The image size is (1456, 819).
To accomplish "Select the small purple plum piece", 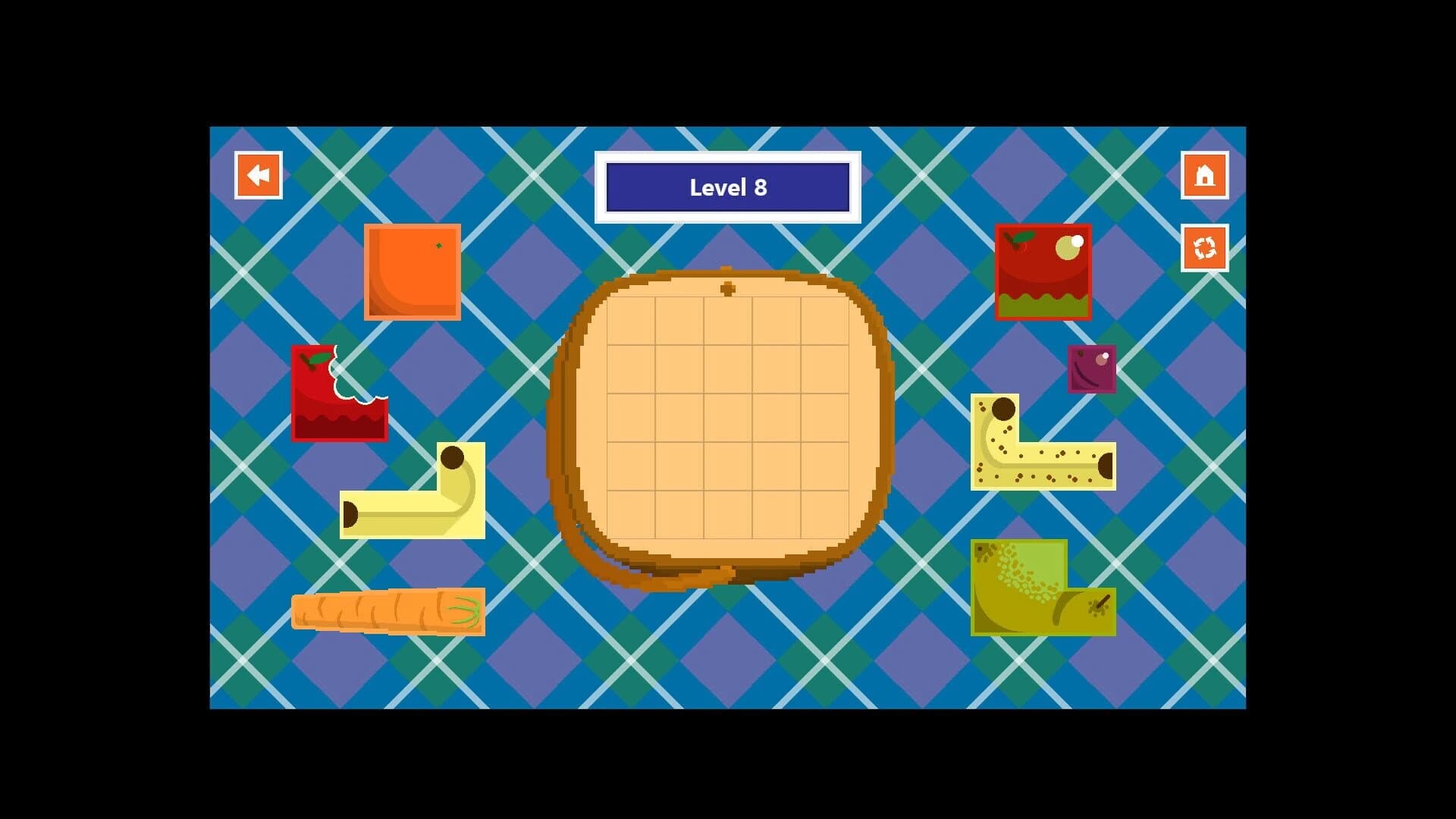I will pyautogui.click(x=1091, y=369).
